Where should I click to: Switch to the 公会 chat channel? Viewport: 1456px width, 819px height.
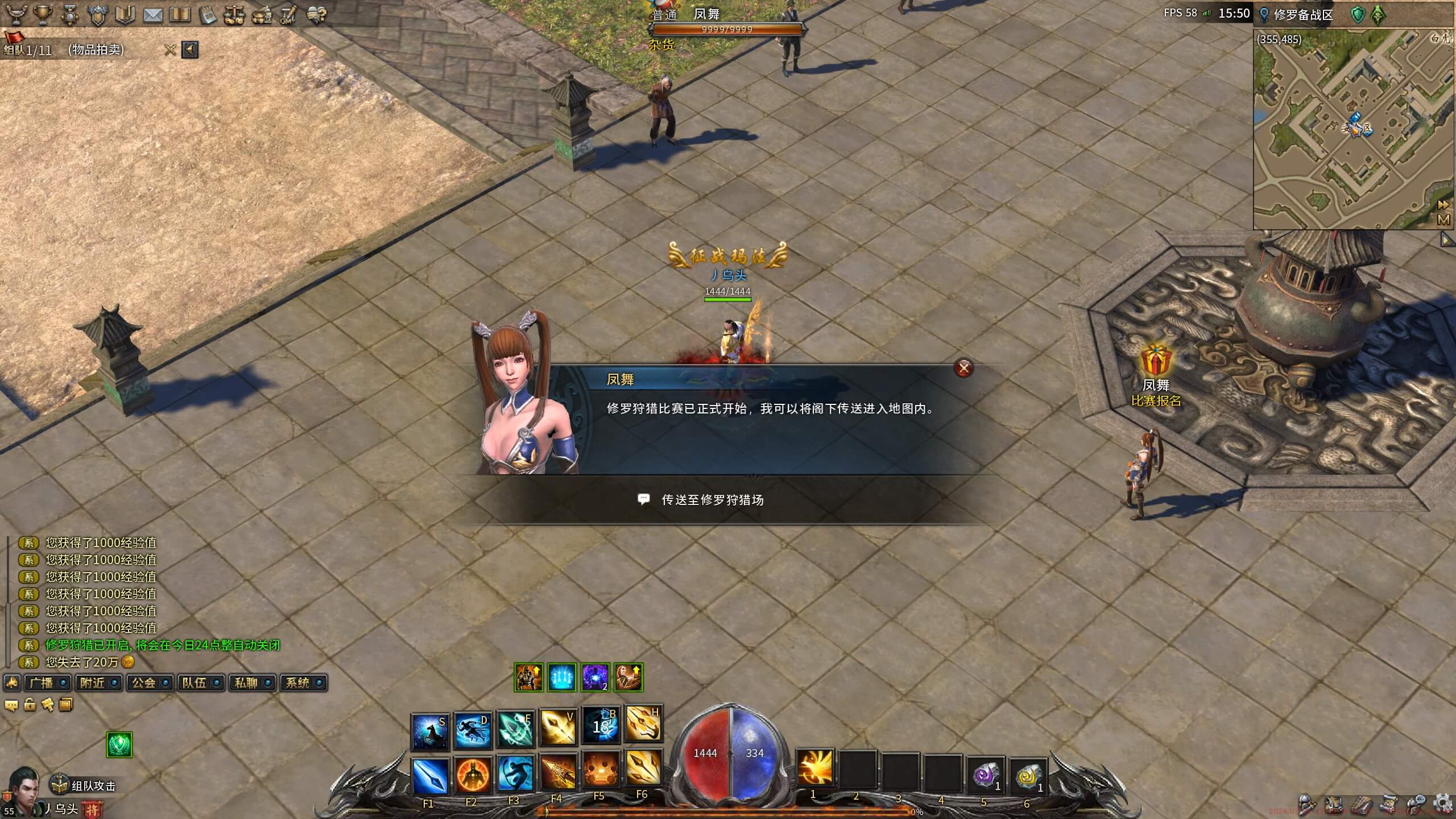pos(144,682)
